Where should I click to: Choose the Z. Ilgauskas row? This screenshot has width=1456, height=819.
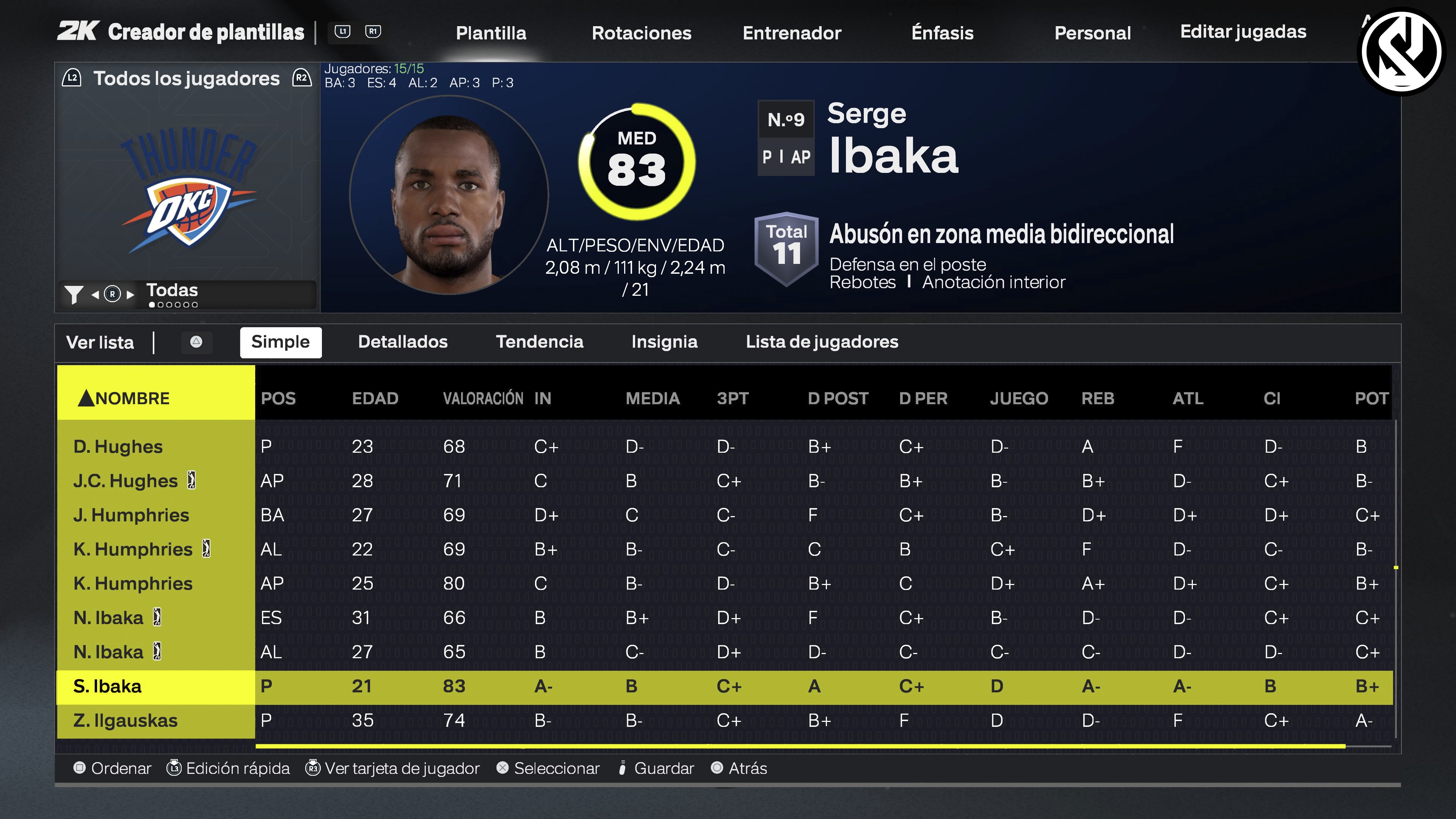(x=126, y=721)
